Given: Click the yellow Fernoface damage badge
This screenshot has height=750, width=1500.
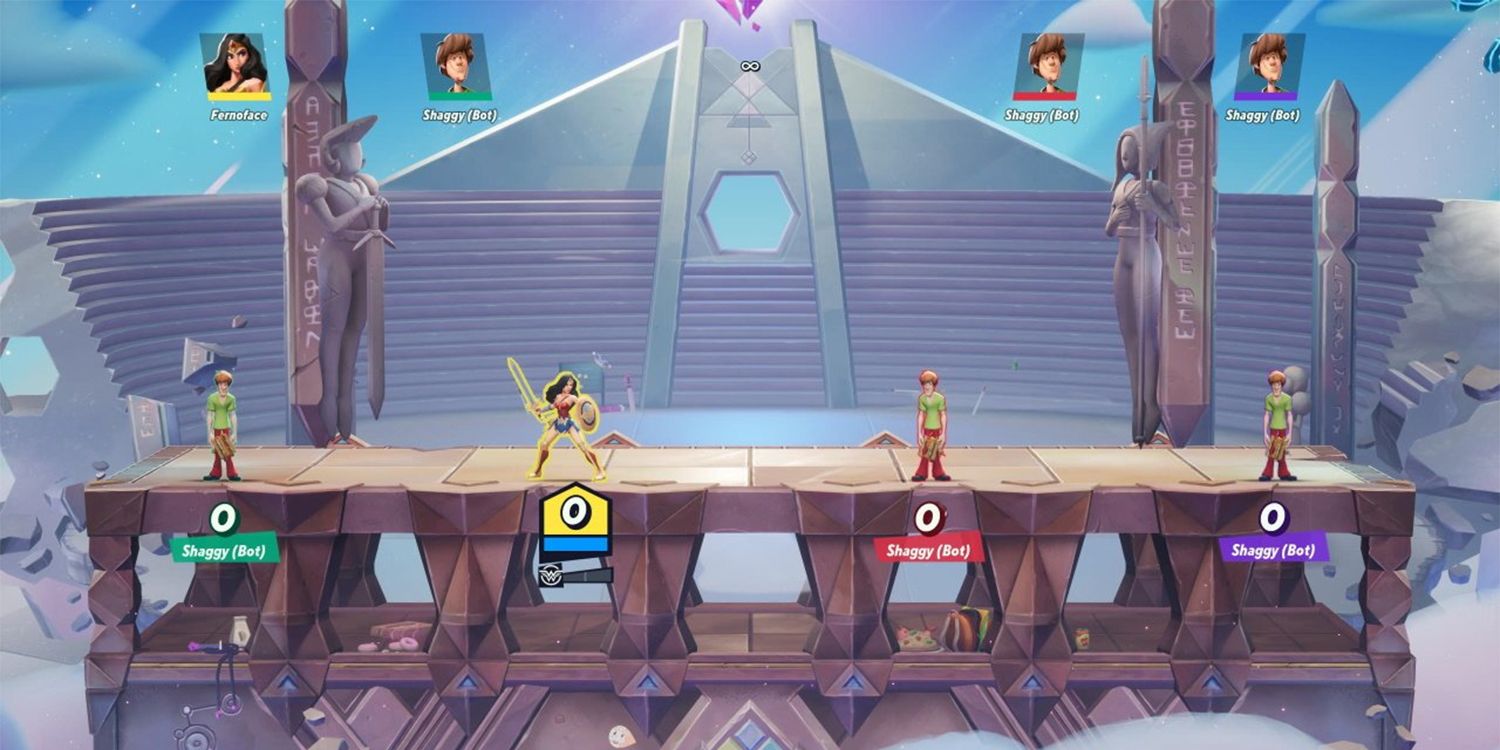Looking at the screenshot, I should [x=574, y=512].
